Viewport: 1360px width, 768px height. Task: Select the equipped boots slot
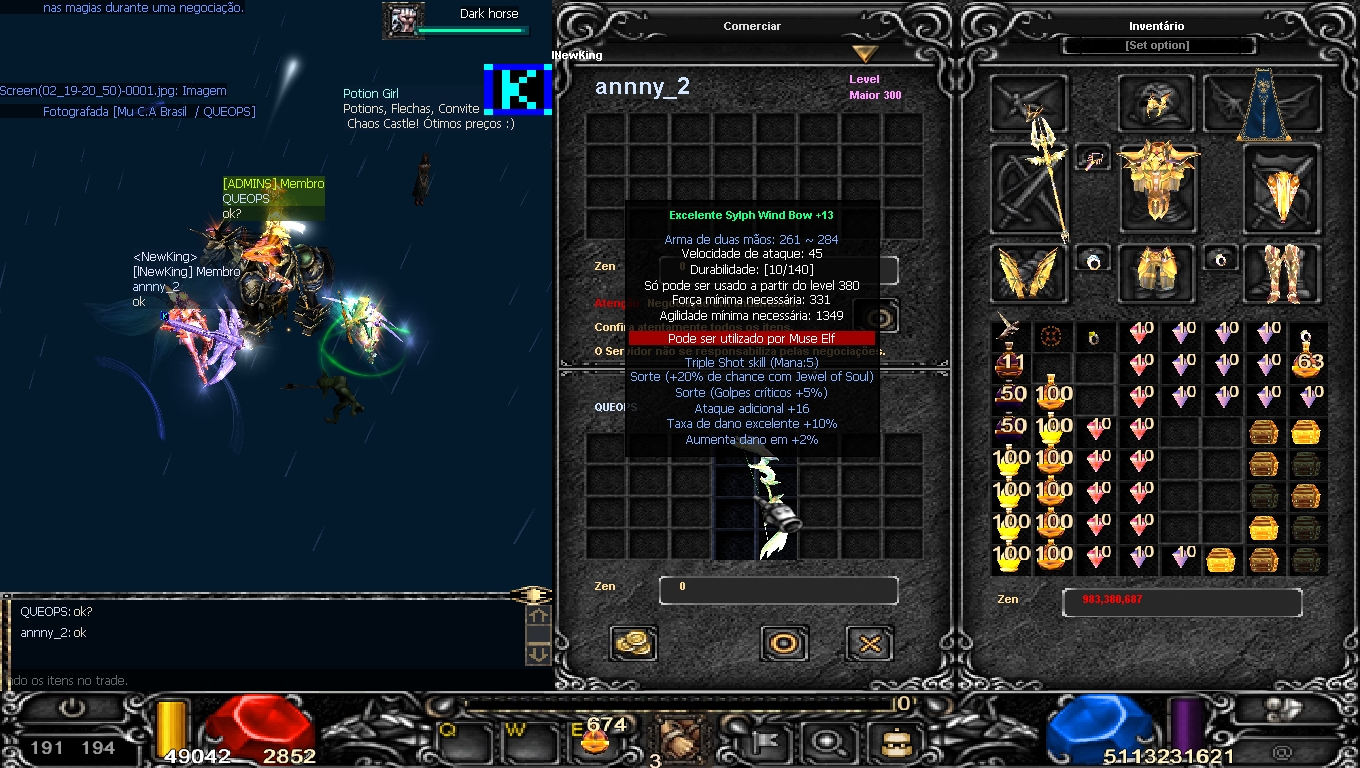pos(1281,272)
